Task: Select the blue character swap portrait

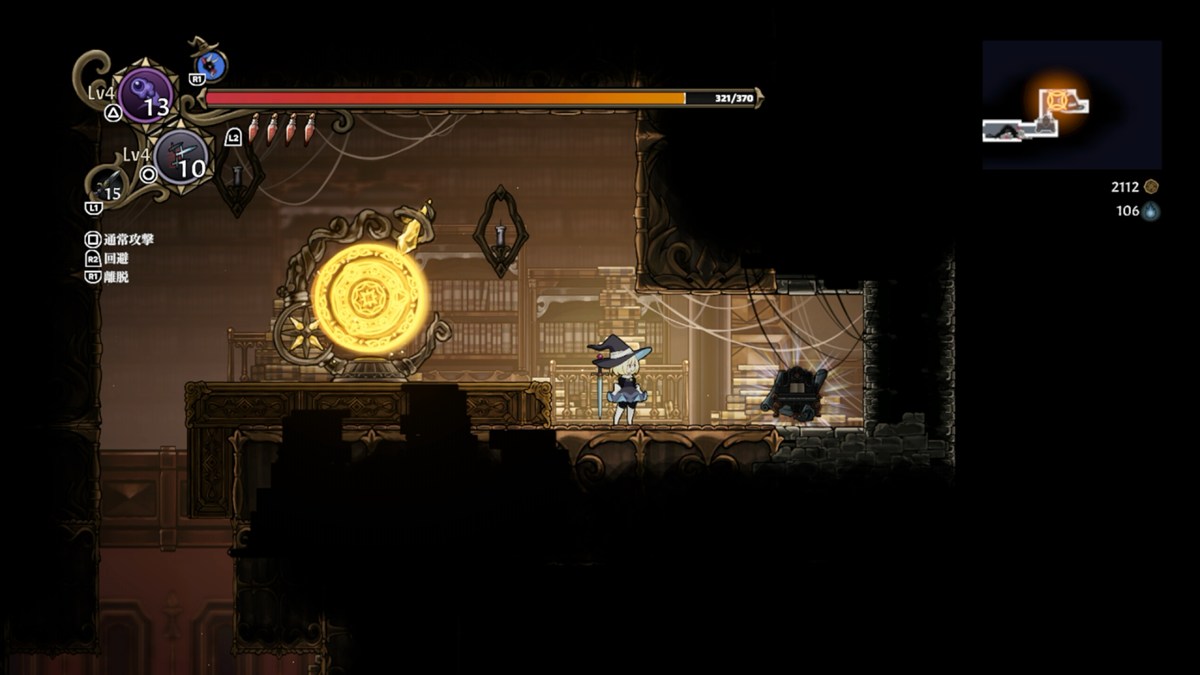Action: point(211,66)
